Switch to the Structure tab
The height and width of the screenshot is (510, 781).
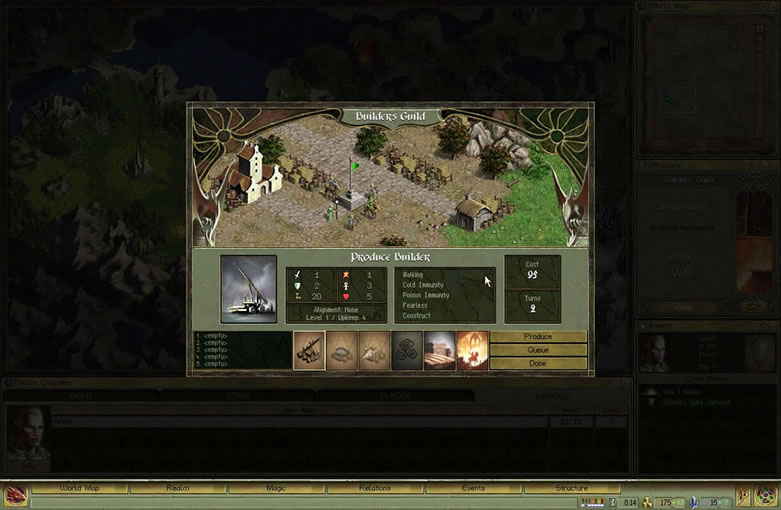(571, 488)
